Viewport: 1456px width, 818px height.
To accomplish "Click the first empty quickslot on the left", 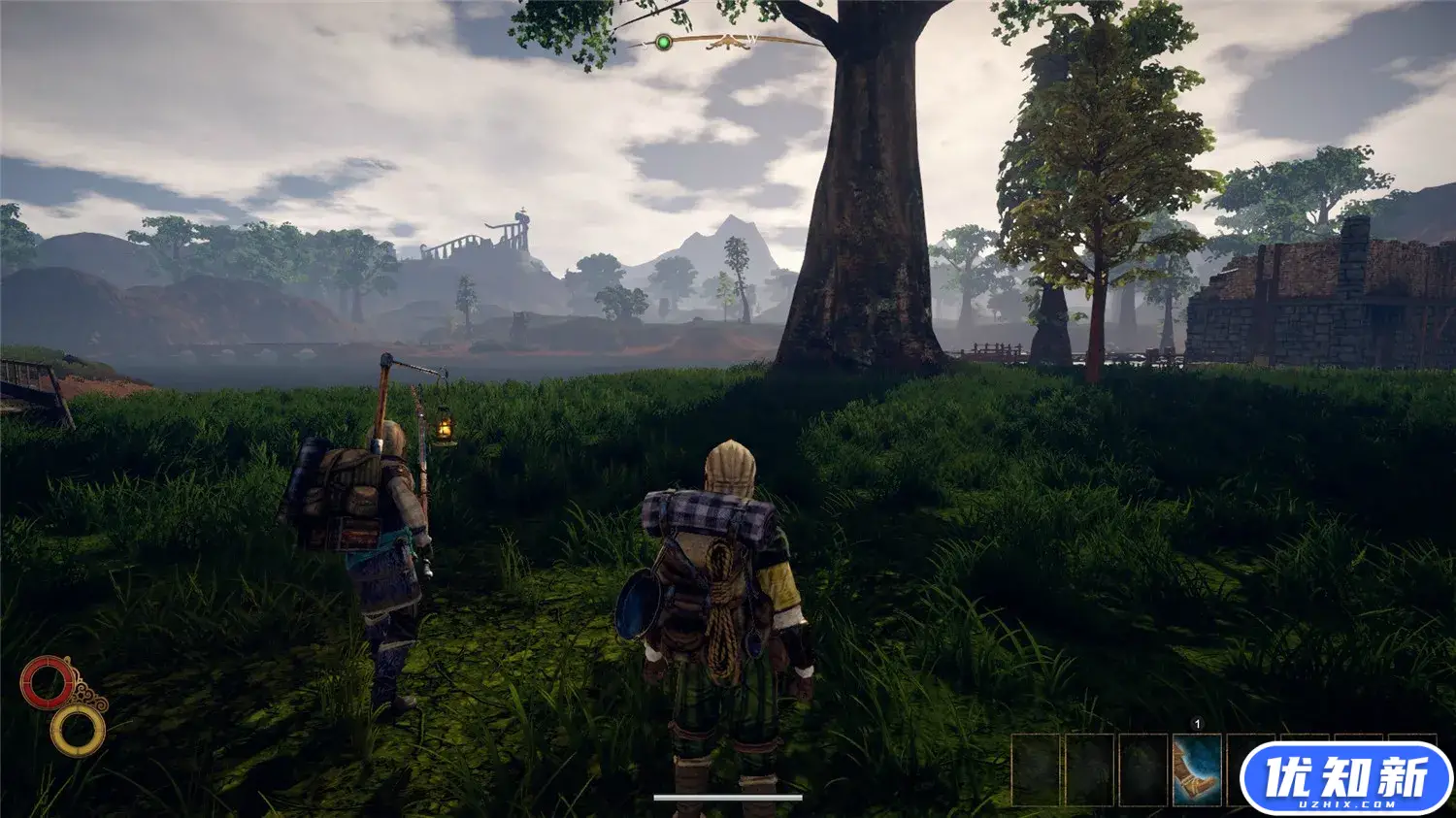I will (x=1035, y=771).
